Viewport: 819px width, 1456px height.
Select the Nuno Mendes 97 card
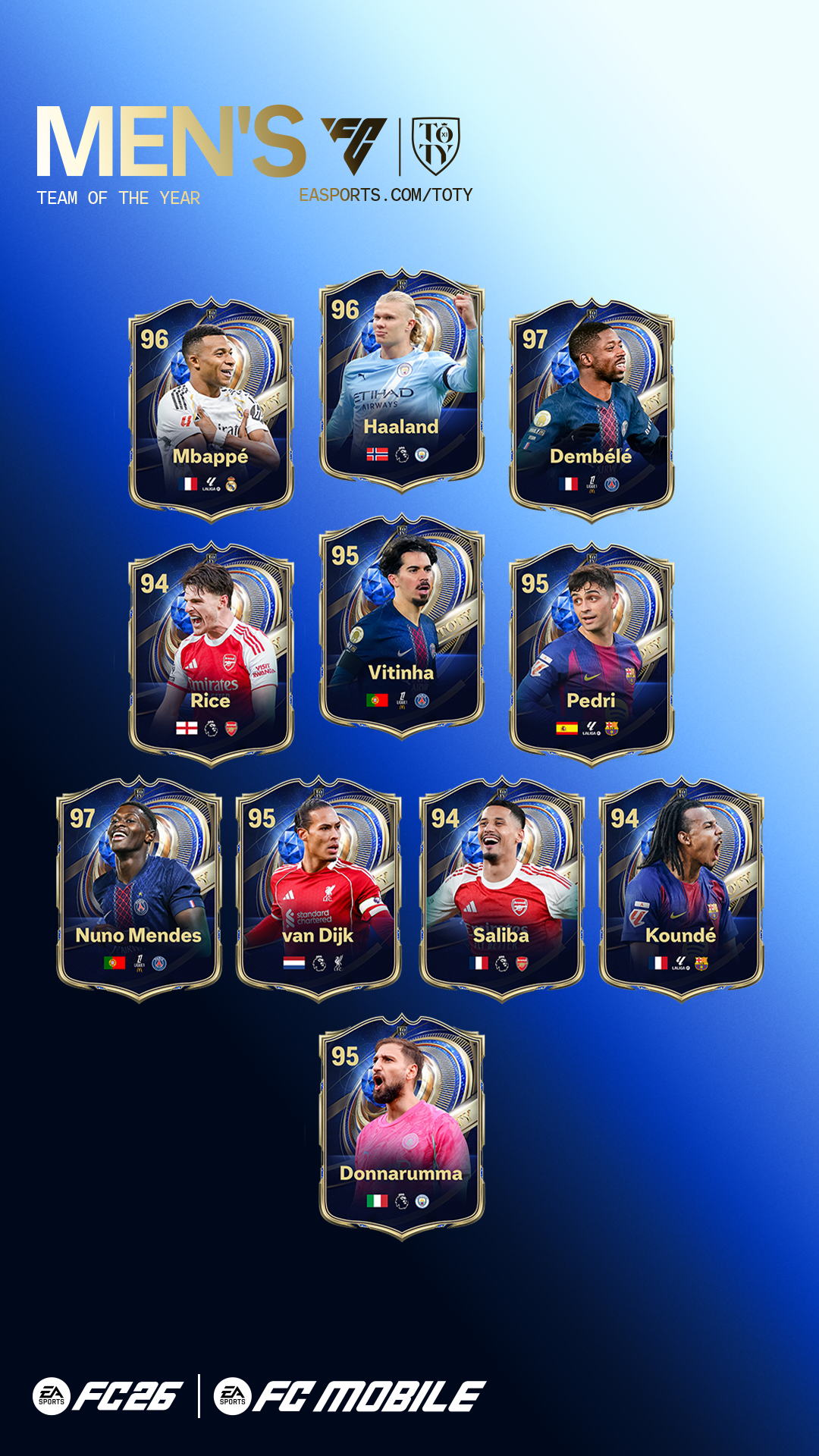coord(139,889)
